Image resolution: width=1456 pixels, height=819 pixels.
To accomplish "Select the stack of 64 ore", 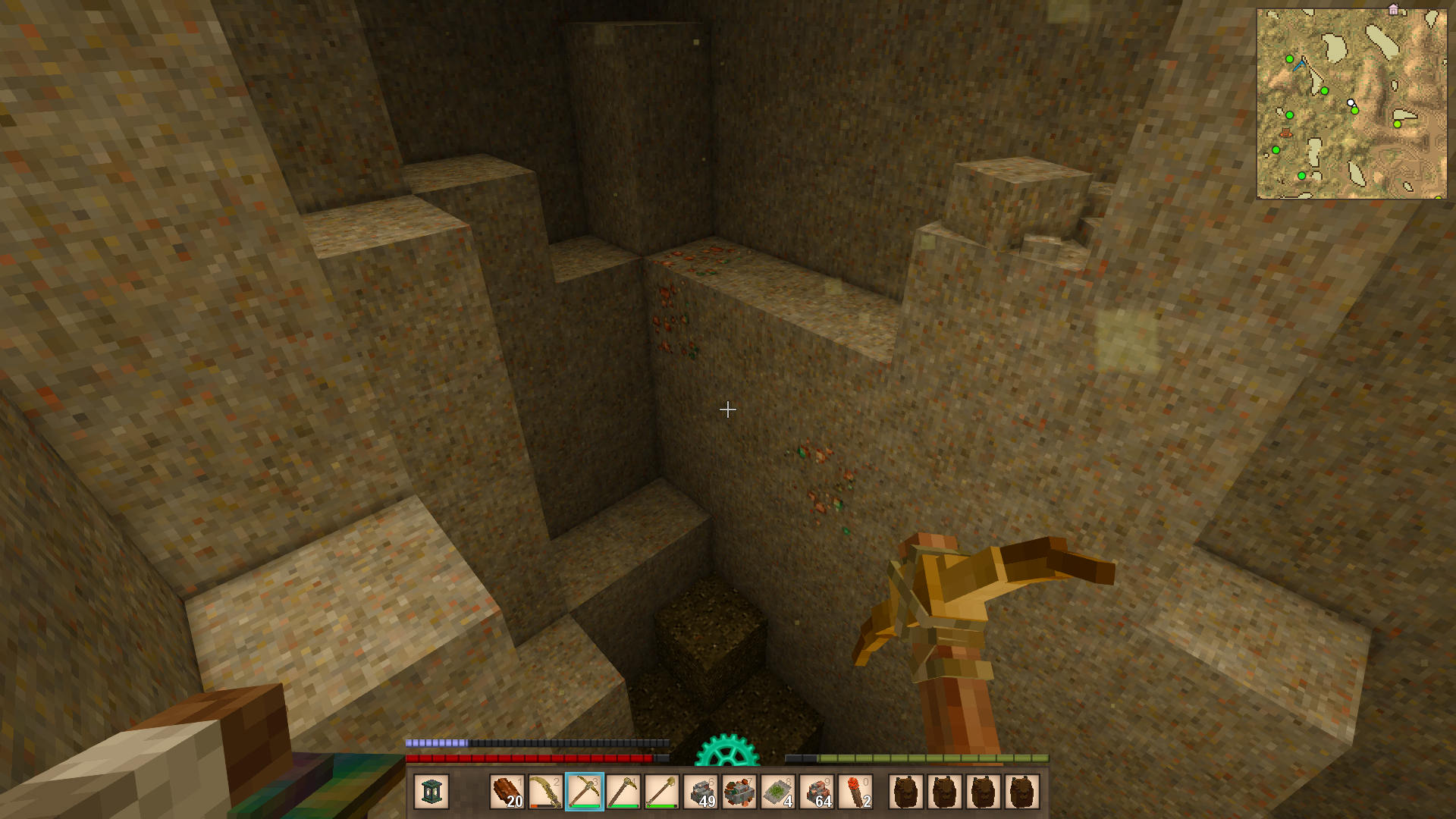I will pyautogui.click(x=817, y=792).
